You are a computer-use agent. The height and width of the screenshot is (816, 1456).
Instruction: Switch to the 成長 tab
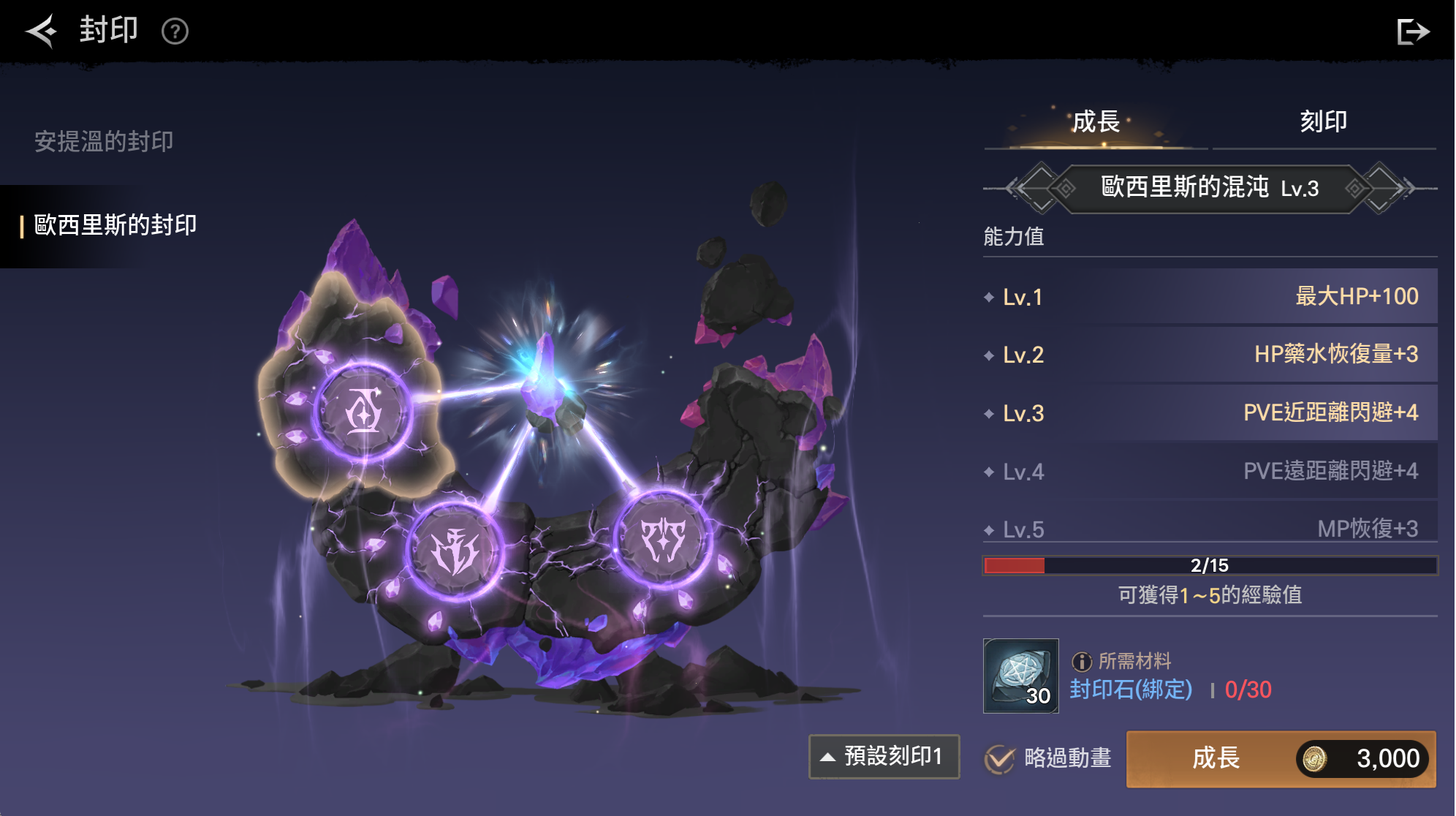click(1096, 121)
